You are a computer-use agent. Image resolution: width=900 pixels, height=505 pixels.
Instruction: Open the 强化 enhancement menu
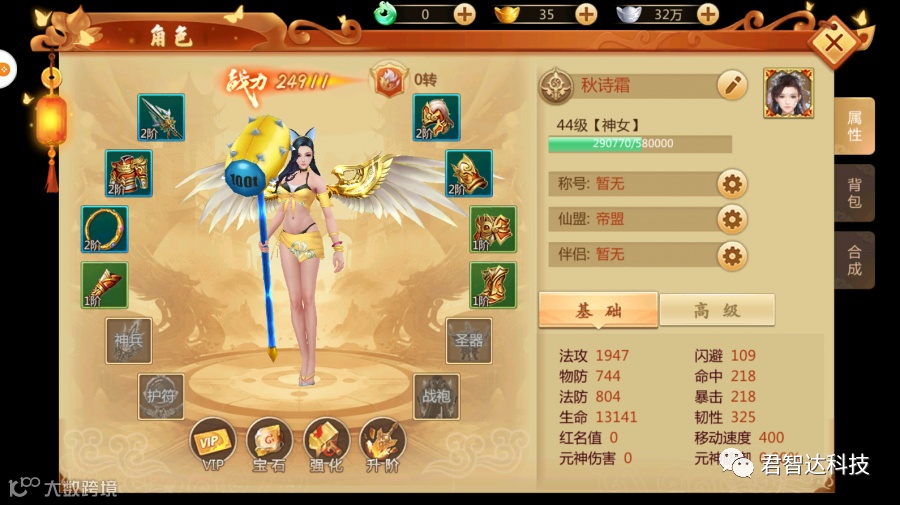[326, 443]
